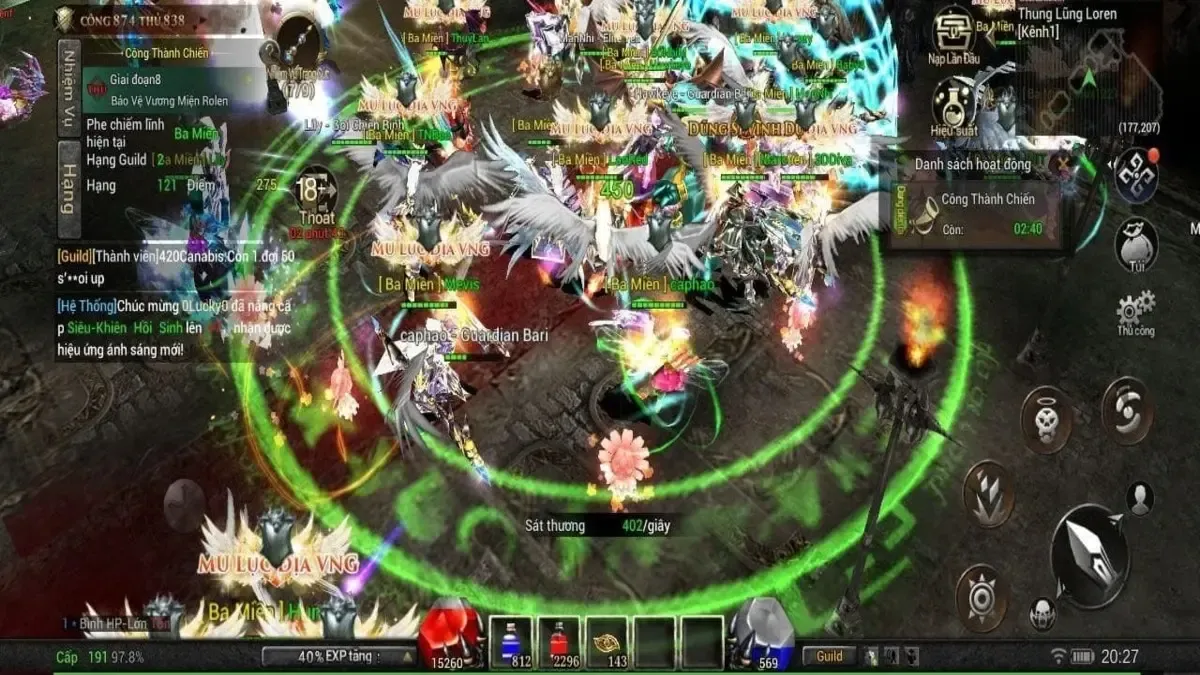Activate the skull with halo skill
Screen dimensions: 1200x675
click(1046, 420)
